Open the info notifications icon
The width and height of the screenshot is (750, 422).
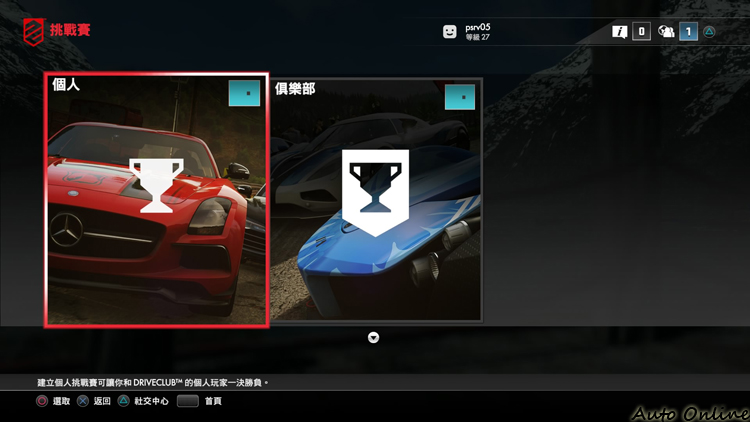[620, 32]
